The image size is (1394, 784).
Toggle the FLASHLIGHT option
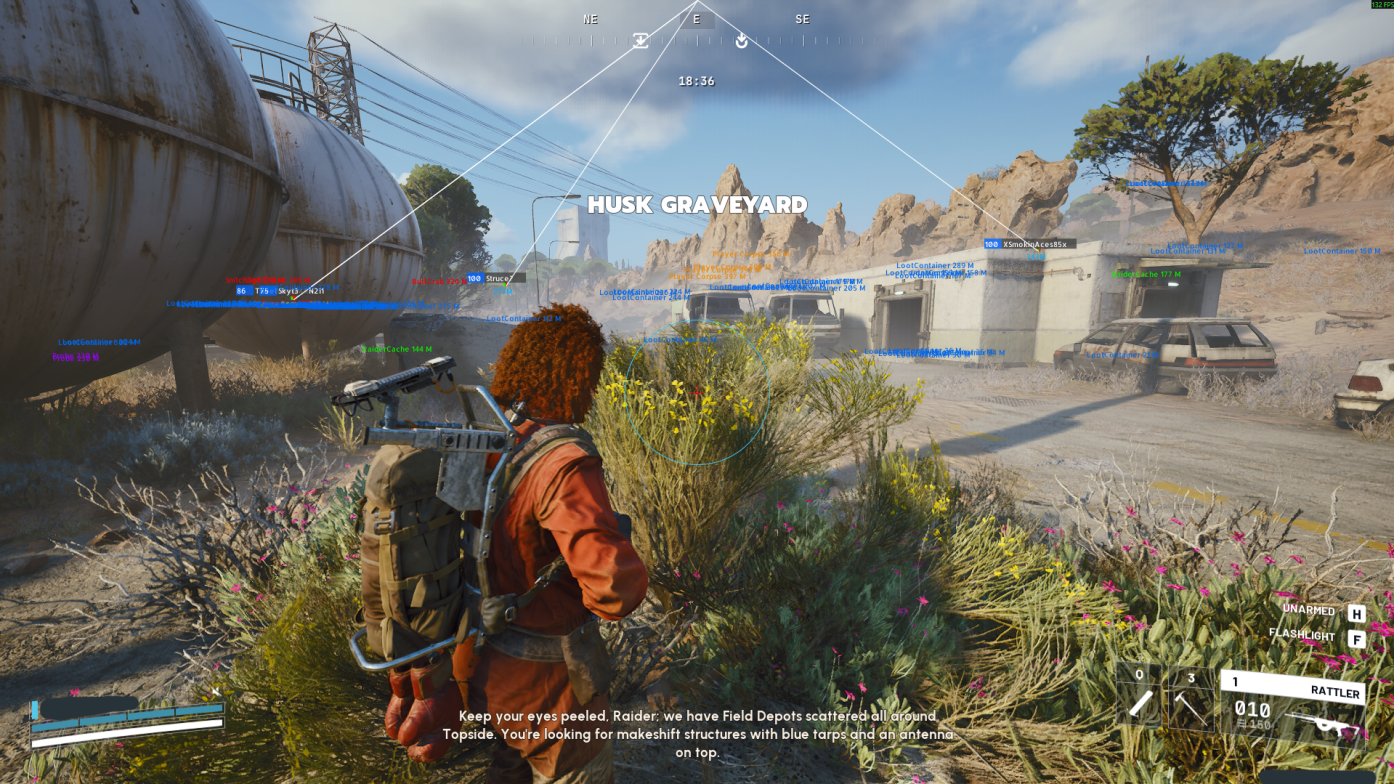coord(1302,634)
